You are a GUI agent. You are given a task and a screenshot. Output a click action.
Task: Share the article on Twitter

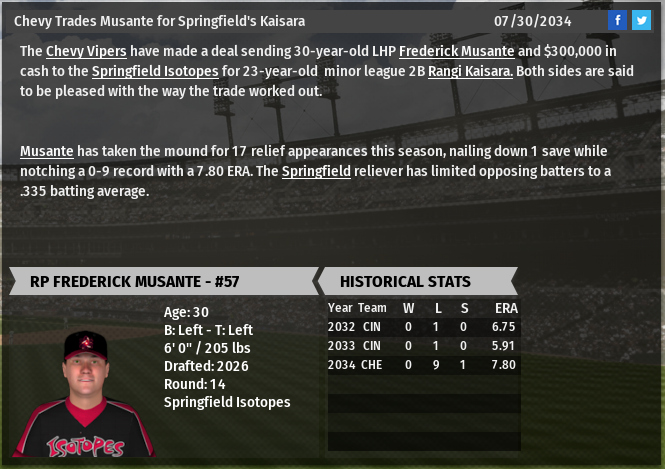641,20
